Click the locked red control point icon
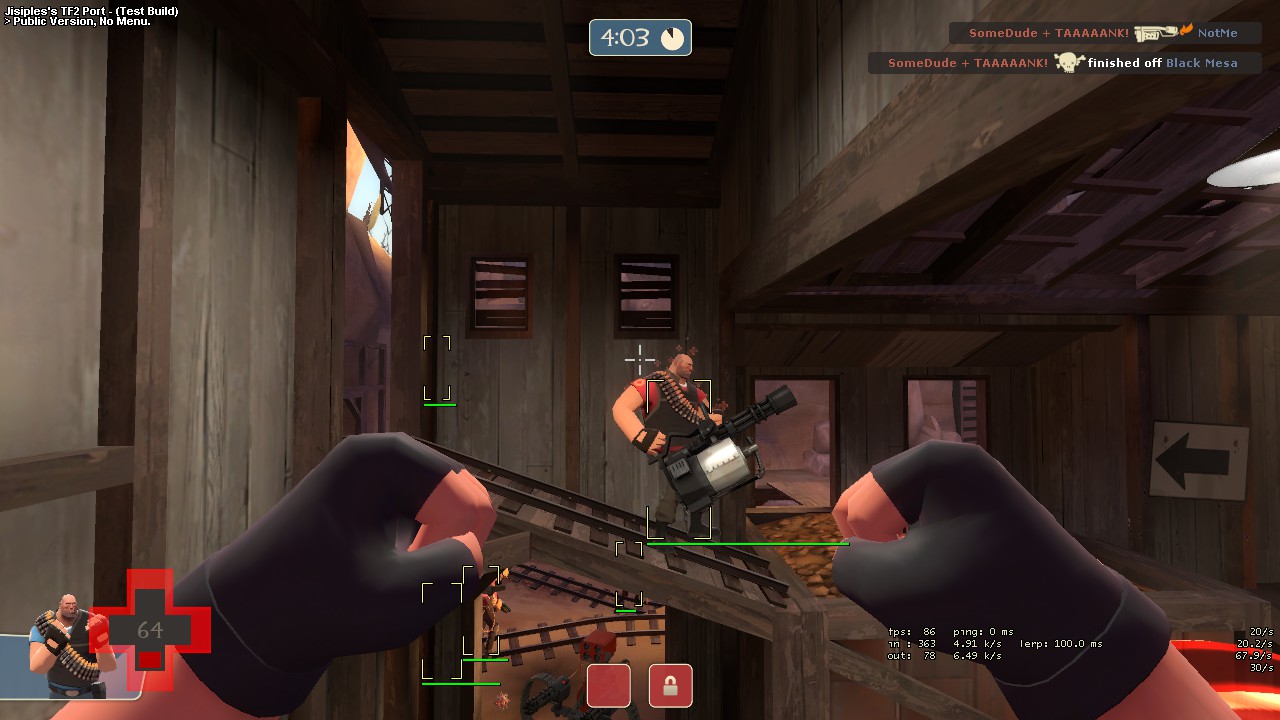 [670, 686]
